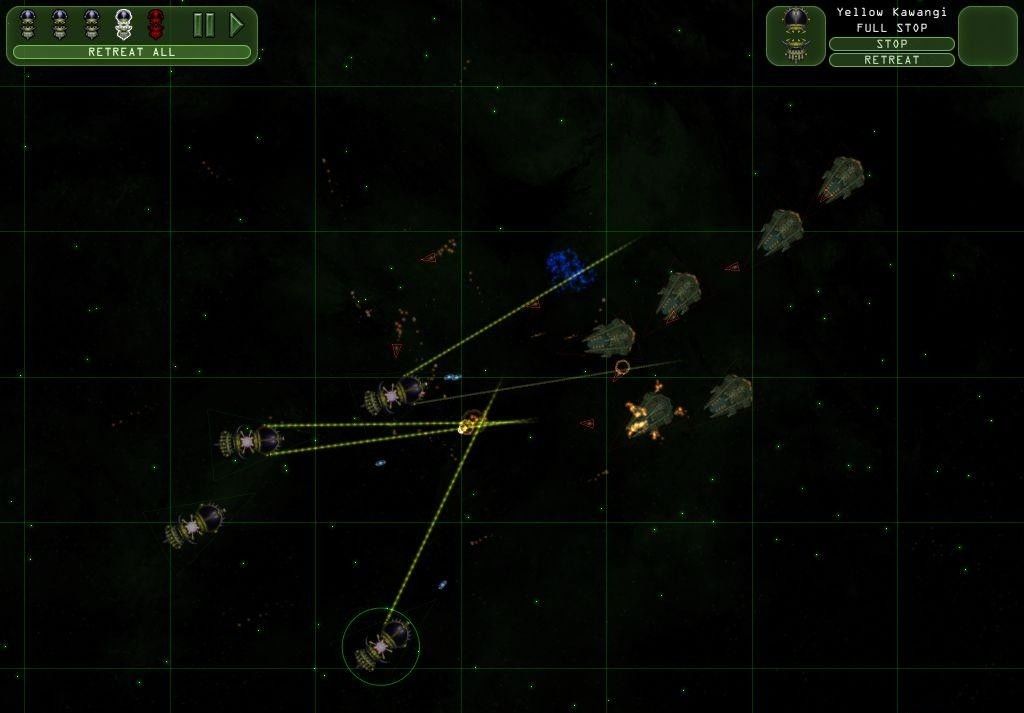The width and height of the screenshot is (1024, 713).
Task: Select the ship inside the green selection circle
Action: pos(381,646)
